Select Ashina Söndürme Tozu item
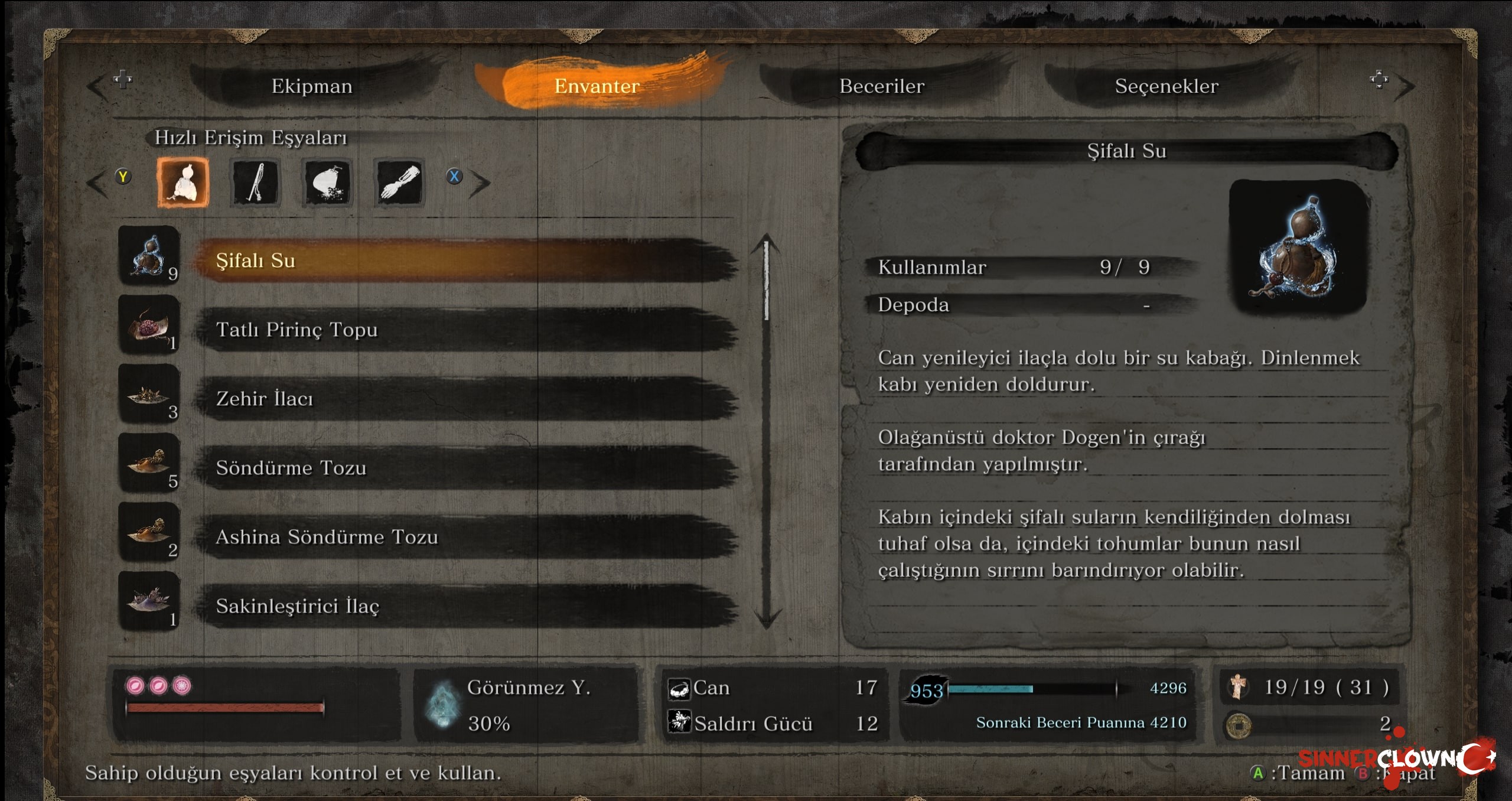Screen dimensions: 1512x801 (467, 537)
